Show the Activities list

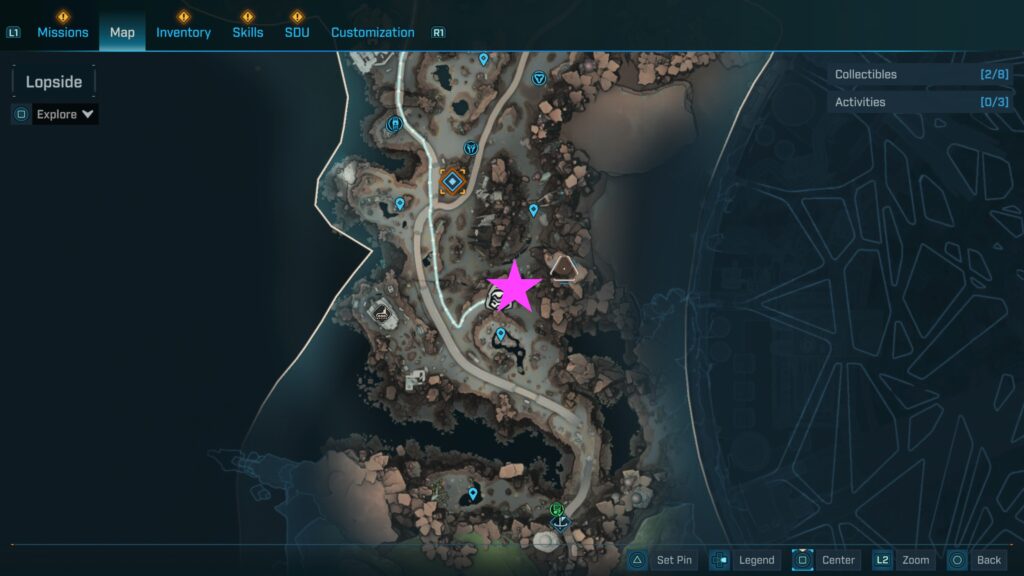click(920, 102)
